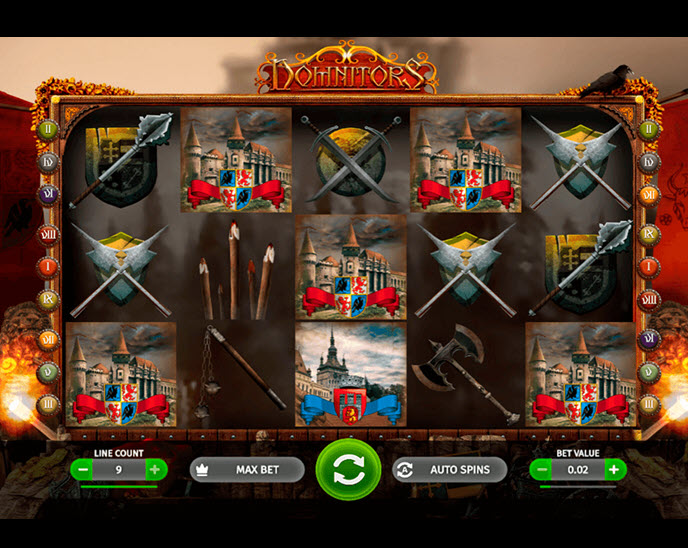Activate Auto Spins
The height and width of the screenshot is (548, 688).
point(449,469)
